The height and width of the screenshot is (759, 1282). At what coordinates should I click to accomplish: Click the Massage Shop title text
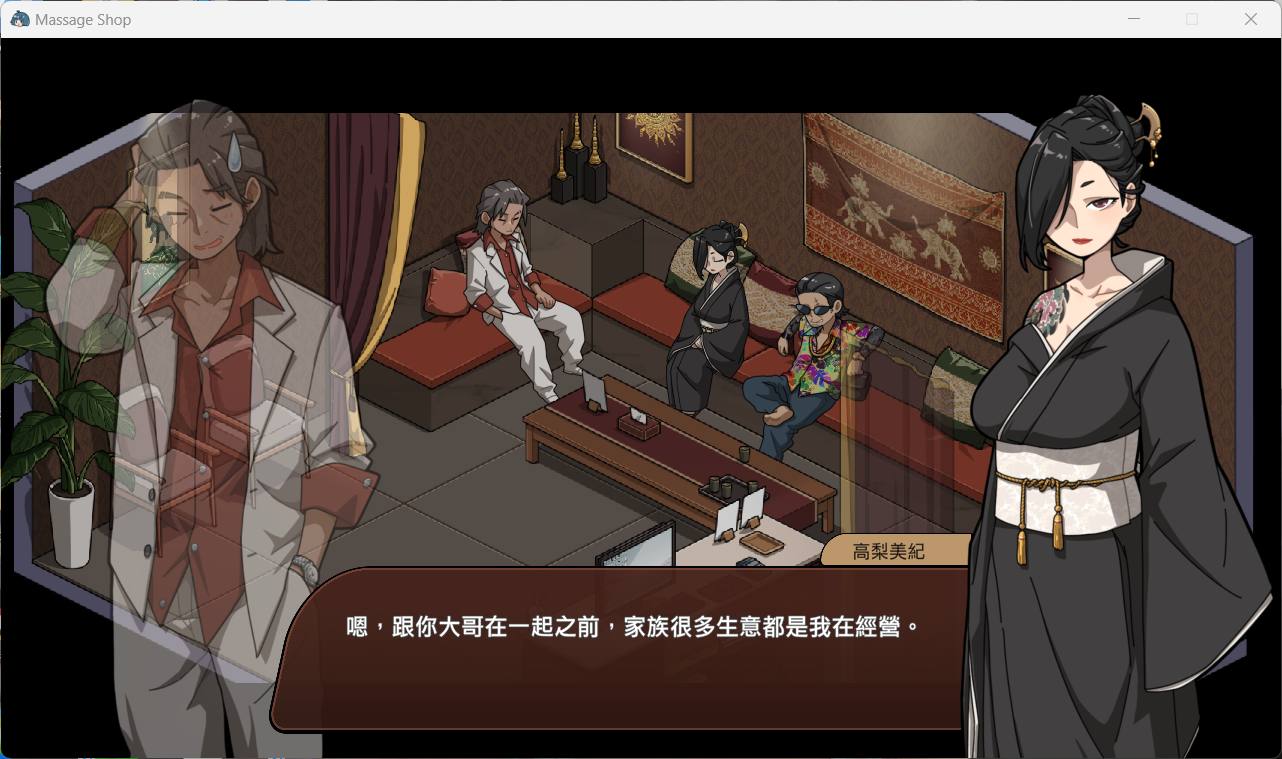85,19
